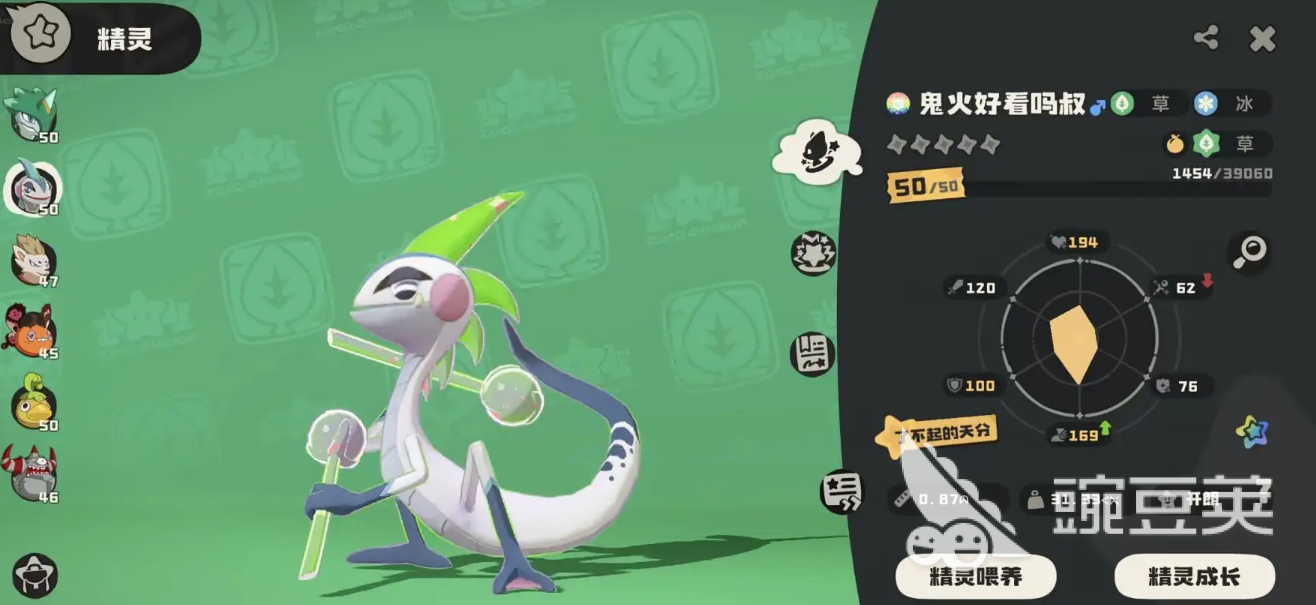Click the 精灵喂养 button
Image resolution: width=1316 pixels, height=605 pixels.
pos(975,576)
